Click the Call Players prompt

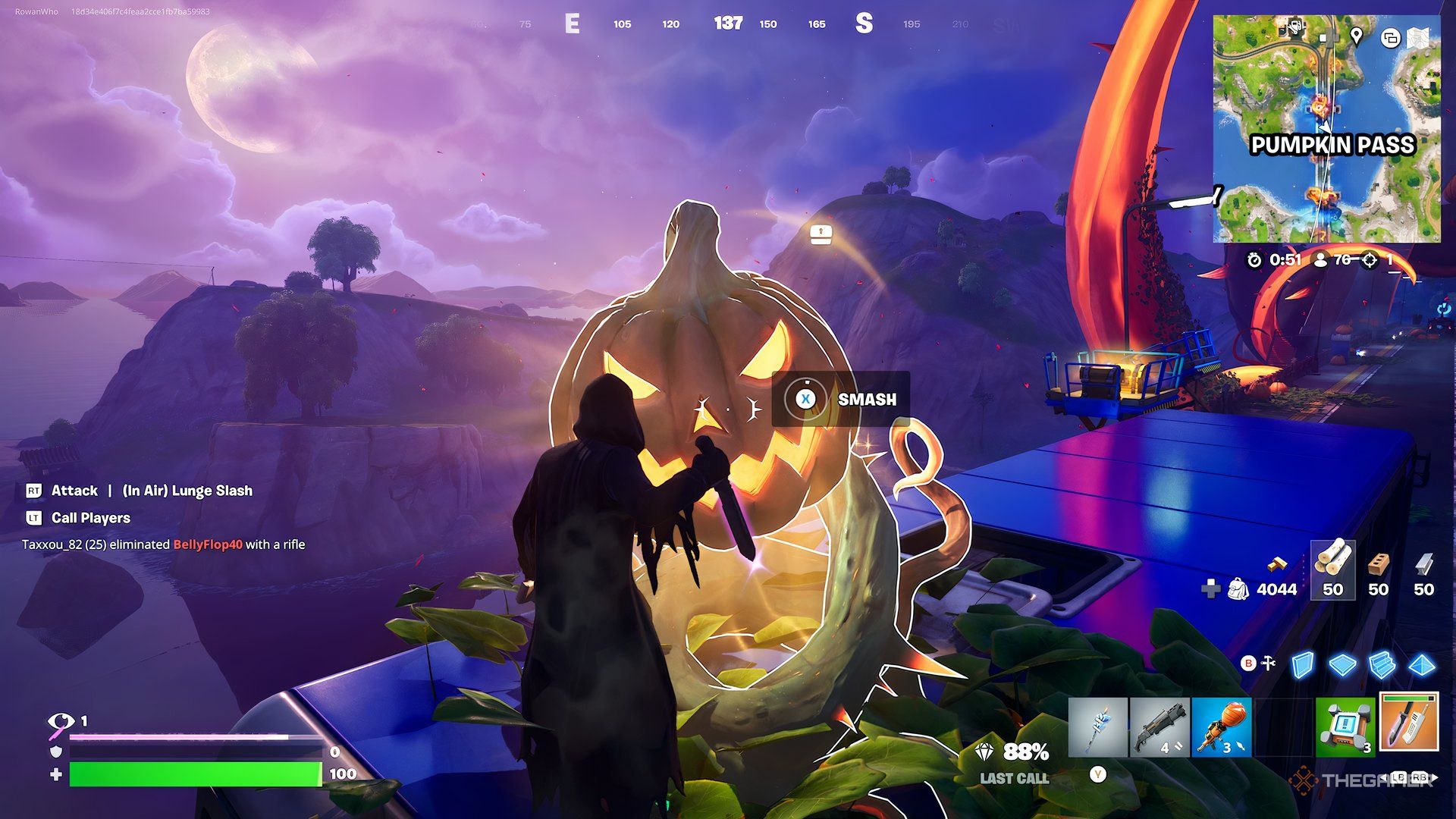pyautogui.click(x=89, y=518)
